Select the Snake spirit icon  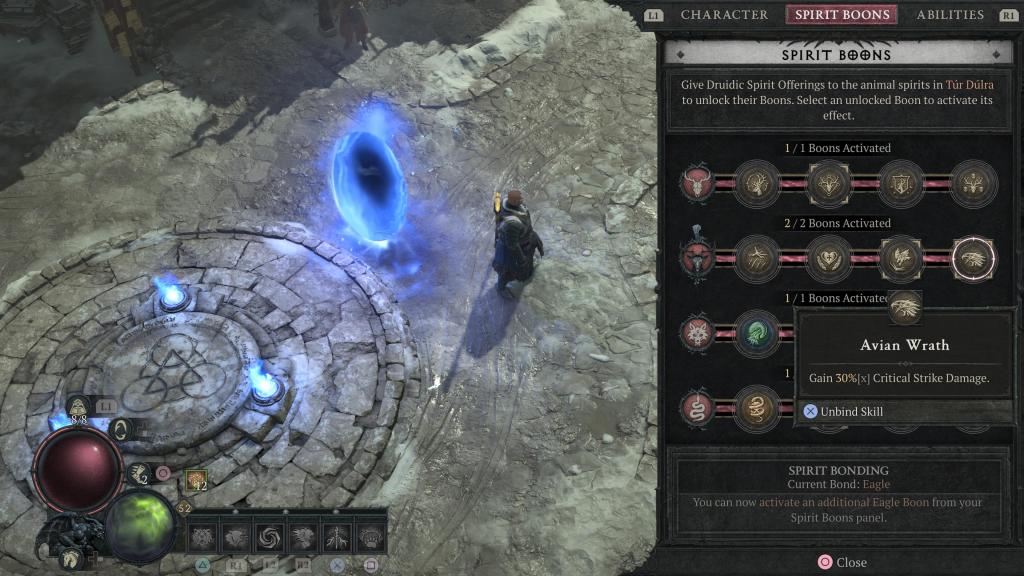697,408
